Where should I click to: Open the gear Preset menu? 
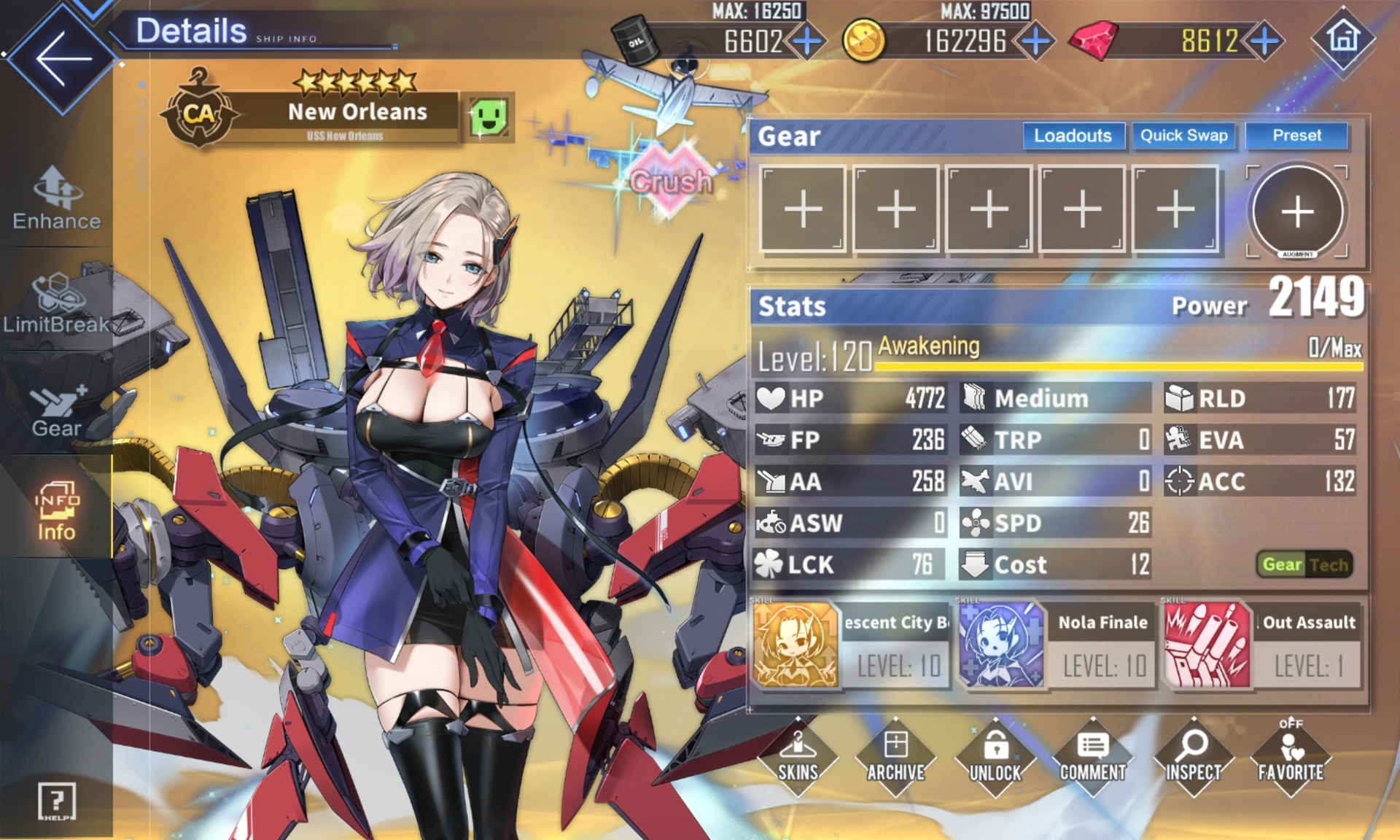[1296, 136]
